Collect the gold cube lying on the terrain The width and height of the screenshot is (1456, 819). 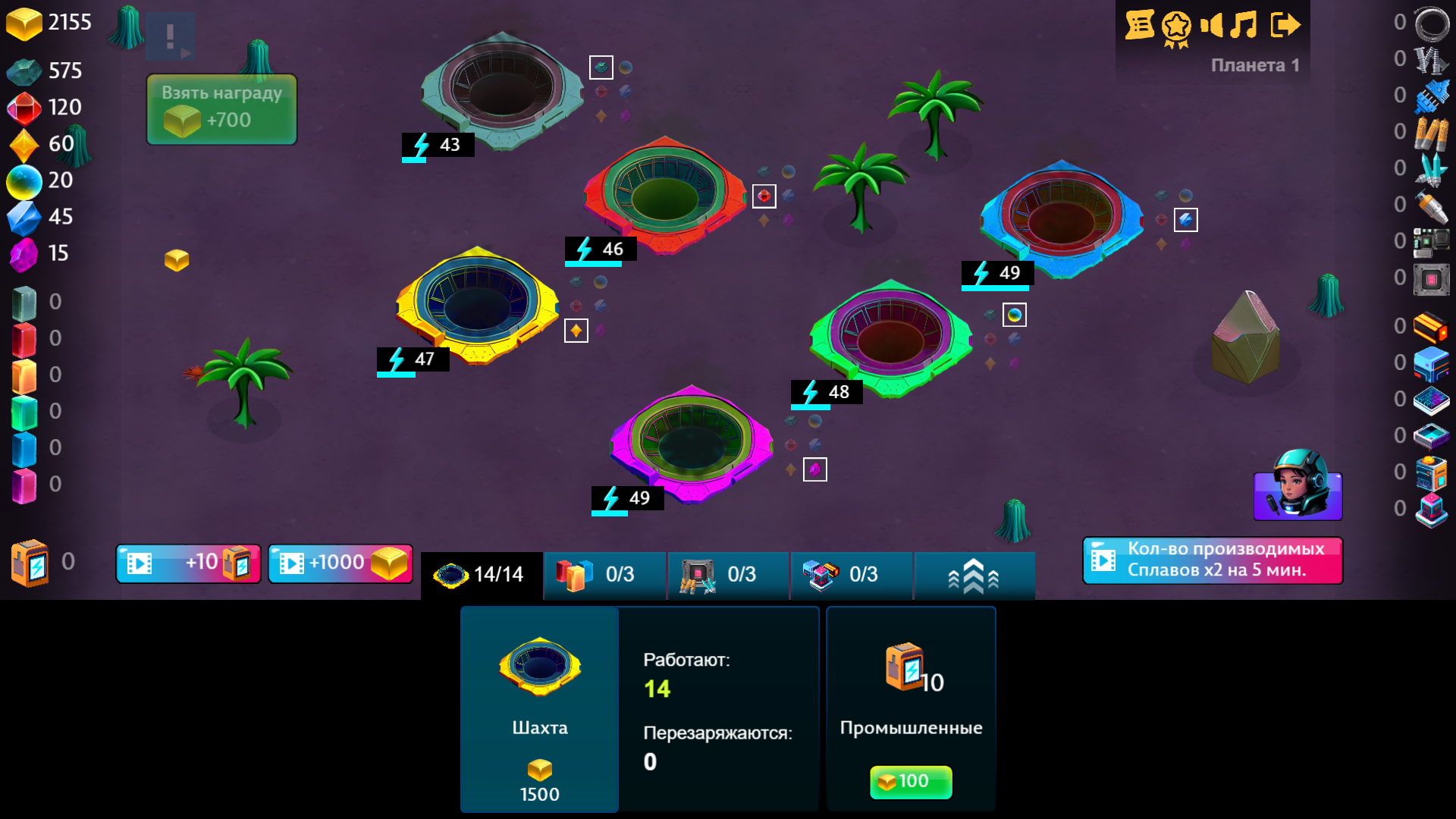(x=177, y=259)
